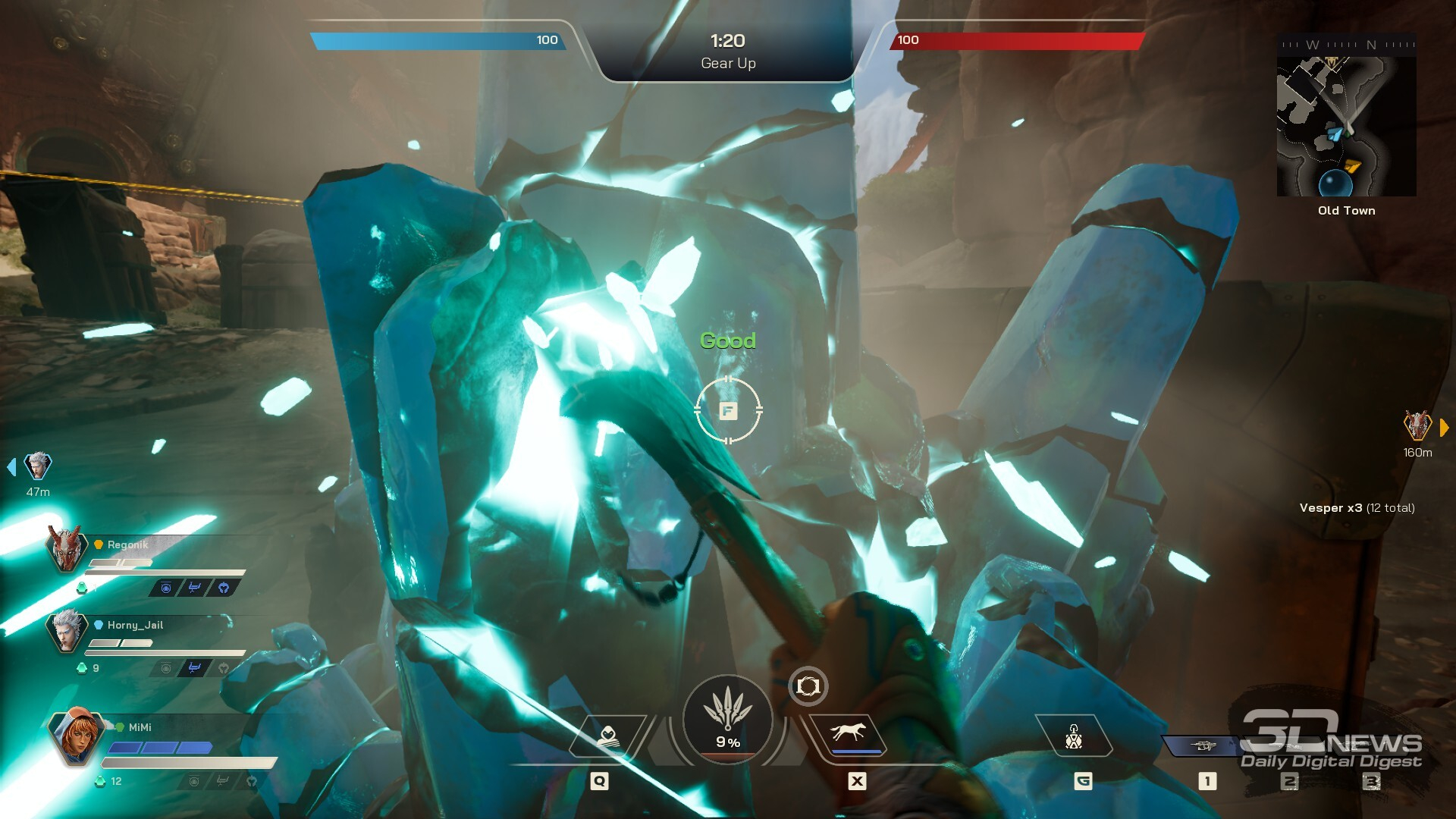Click the compass strip above the minimap
The height and width of the screenshot is (819, 1456).
(x=1347, y=45)
